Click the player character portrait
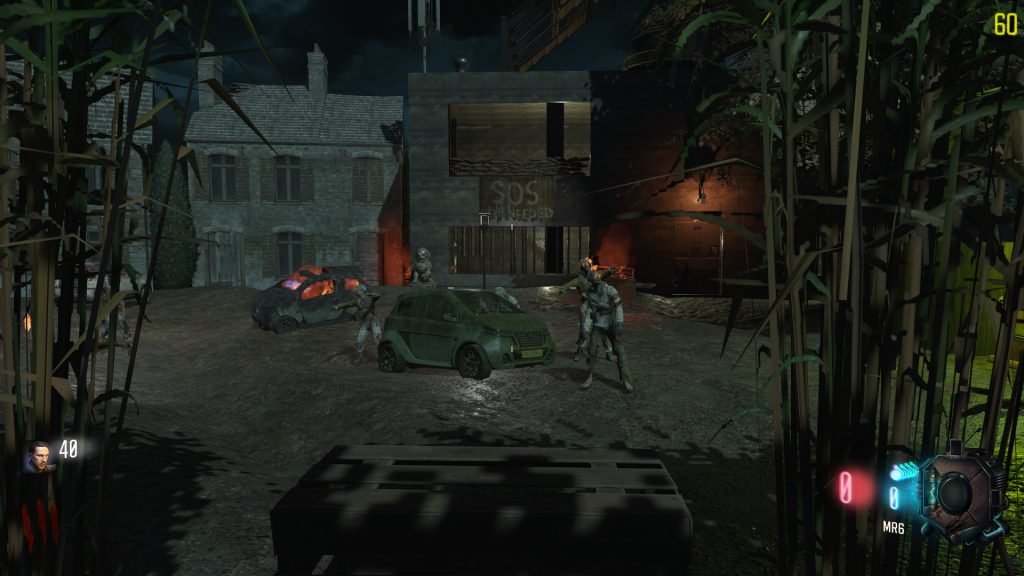Image resolution: width=1024 pixels, height=576 pixels. pos(39,456)
